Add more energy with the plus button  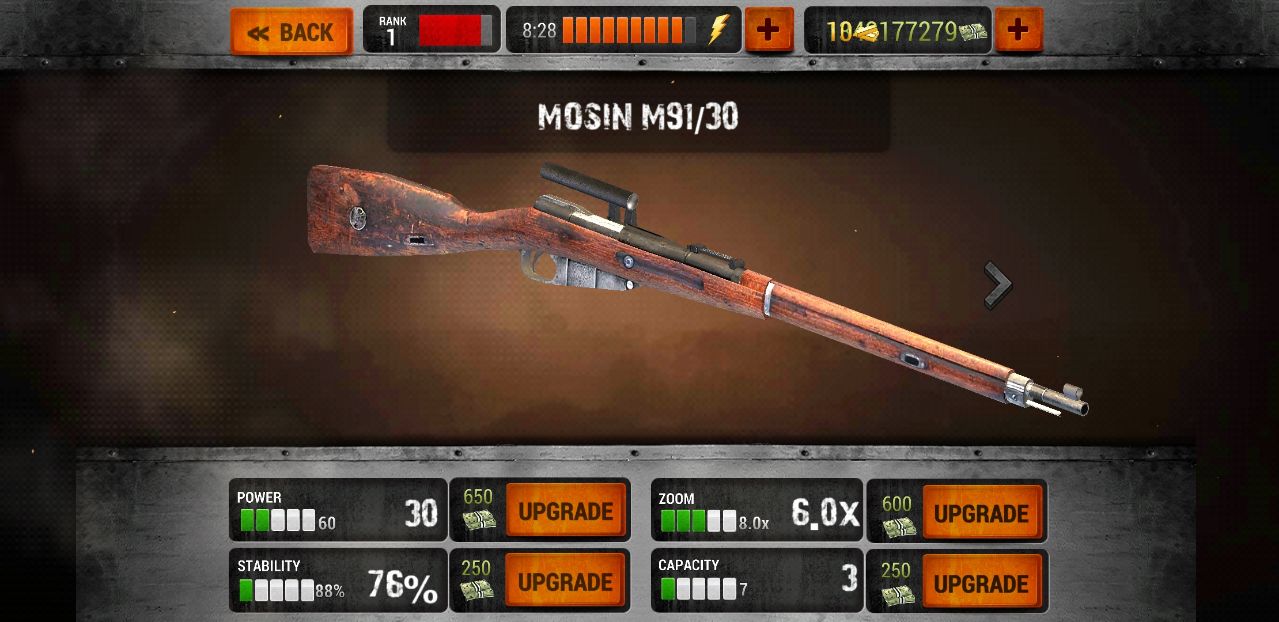pos(768,30)
